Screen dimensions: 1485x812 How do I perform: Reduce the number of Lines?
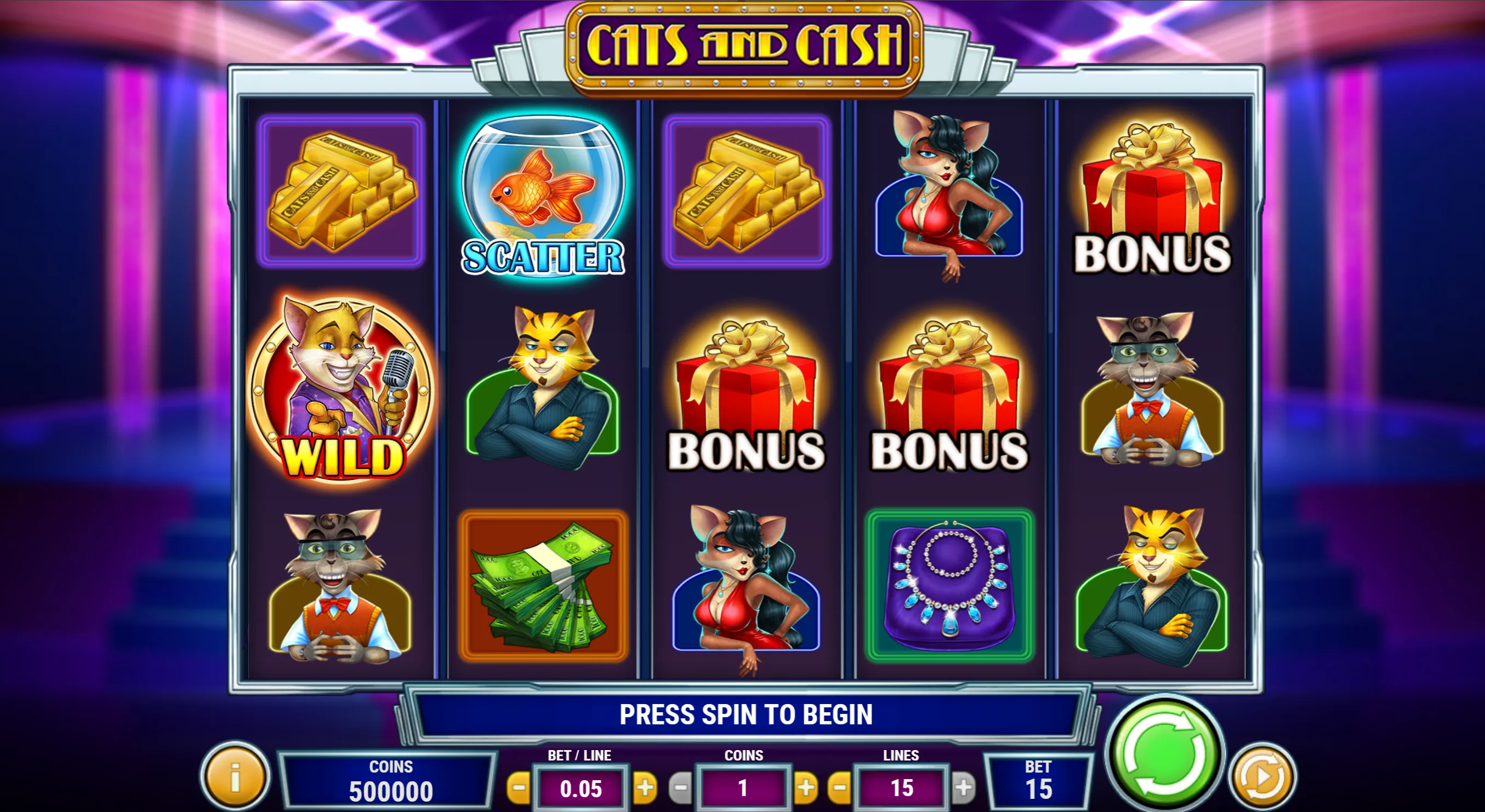click(839, 787)
